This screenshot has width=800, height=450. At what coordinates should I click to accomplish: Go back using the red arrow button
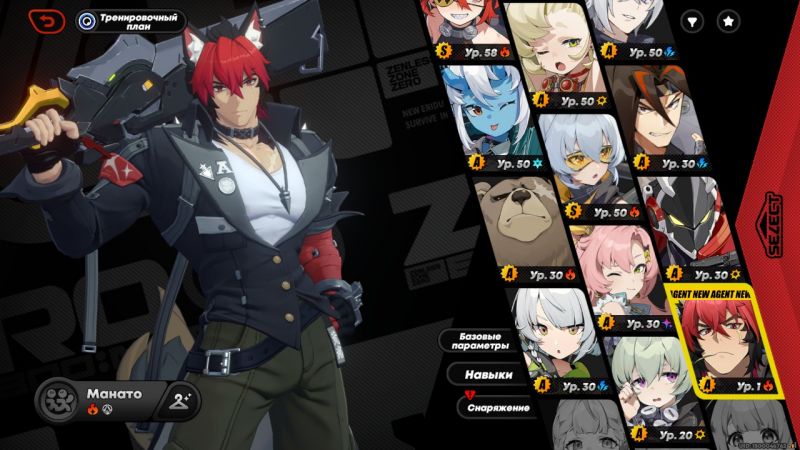click(x=46, y=20)
